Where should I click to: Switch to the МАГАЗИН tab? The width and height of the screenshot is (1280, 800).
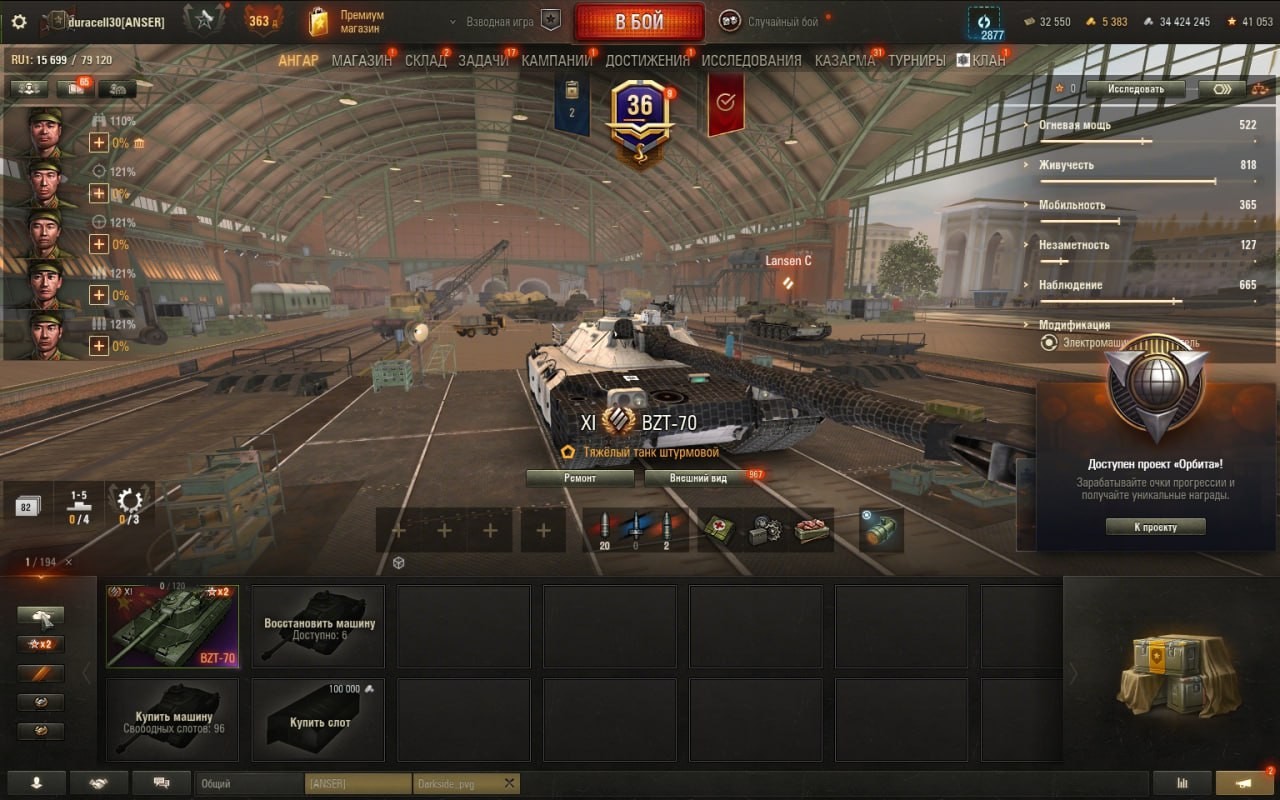[361, 60]
